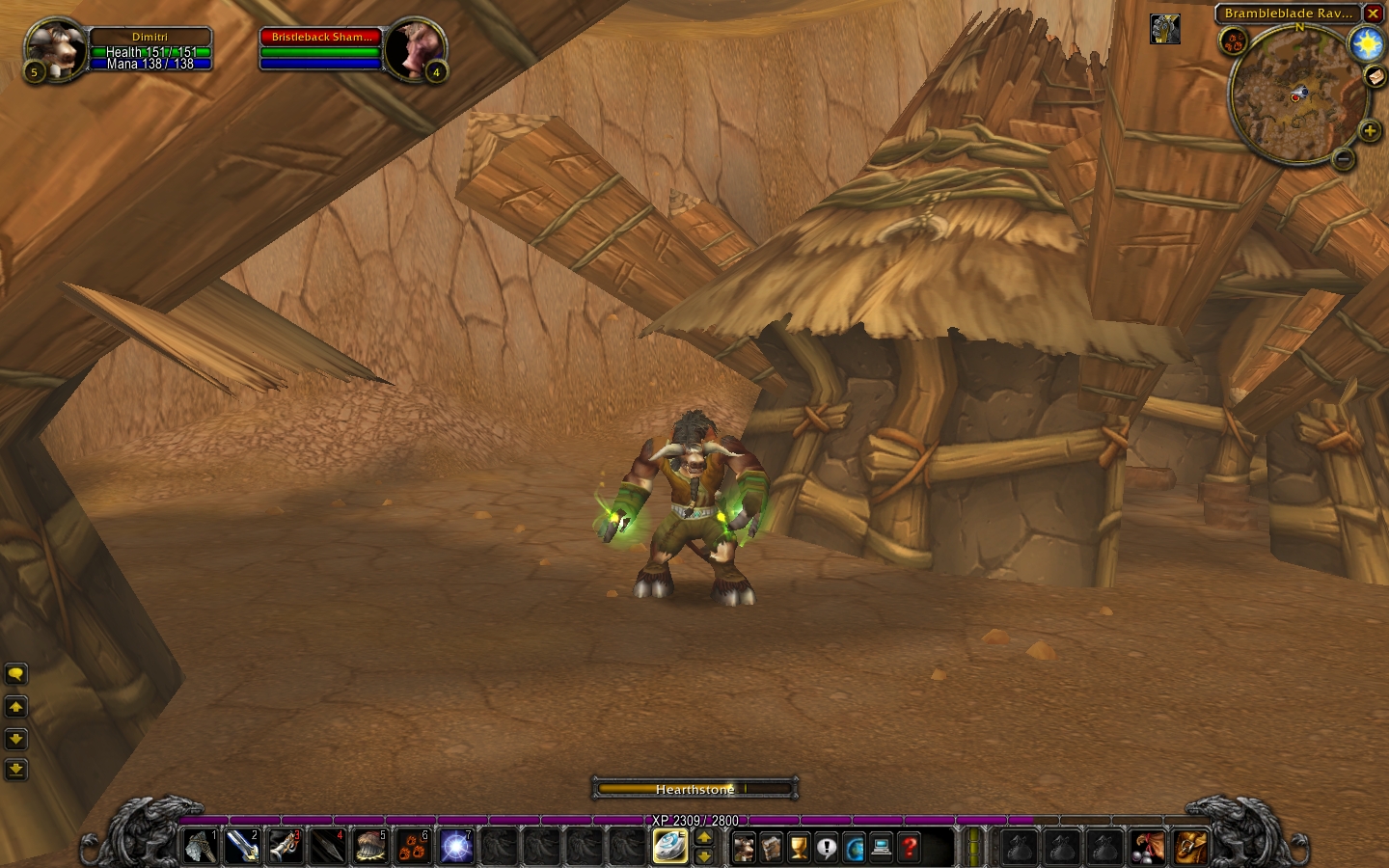Open the quest log exclamation button

827,848
